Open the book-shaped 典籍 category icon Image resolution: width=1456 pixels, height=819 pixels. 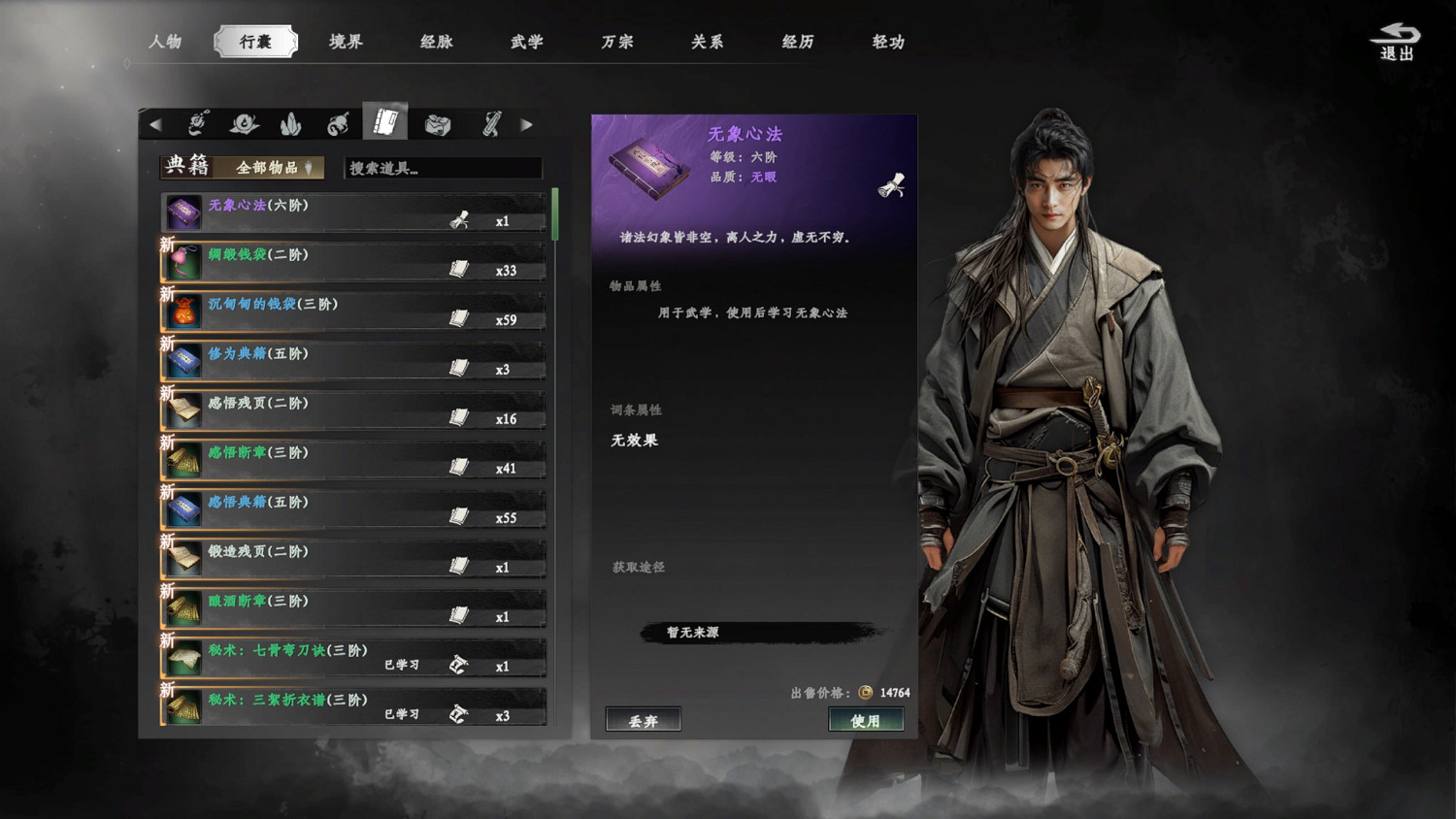(385, 122)
